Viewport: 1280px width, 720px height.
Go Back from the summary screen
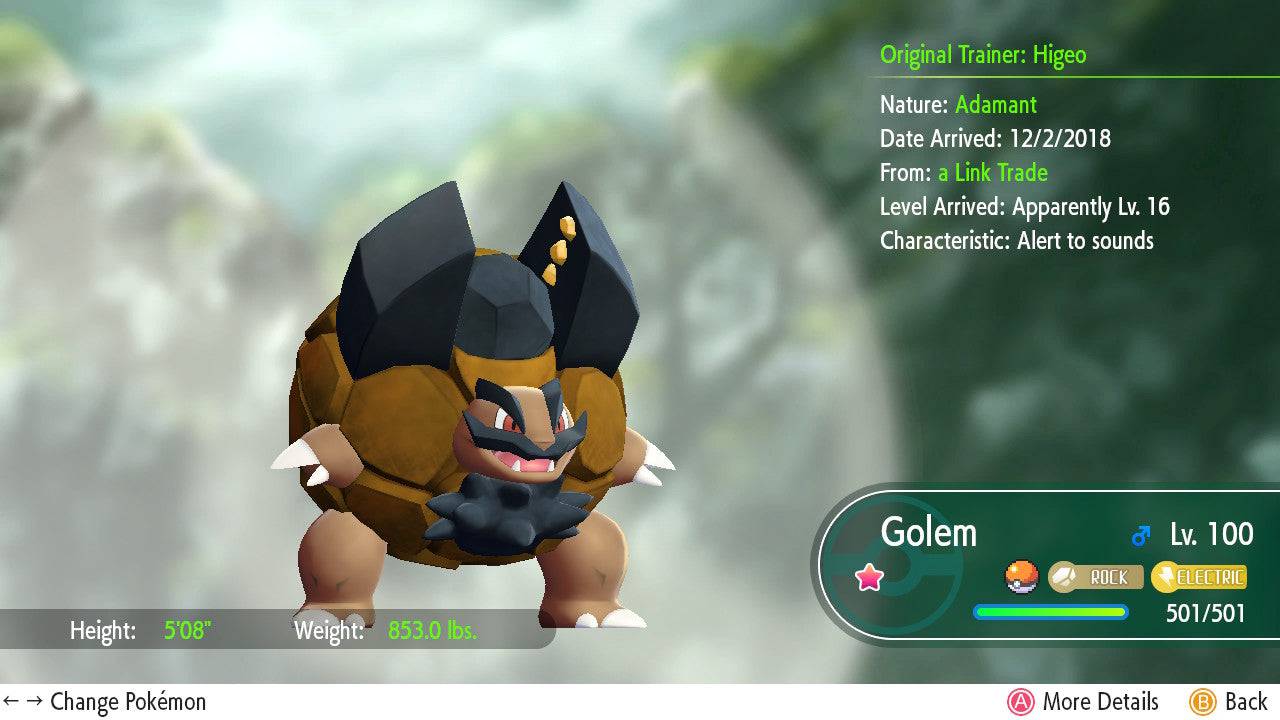1228,702
